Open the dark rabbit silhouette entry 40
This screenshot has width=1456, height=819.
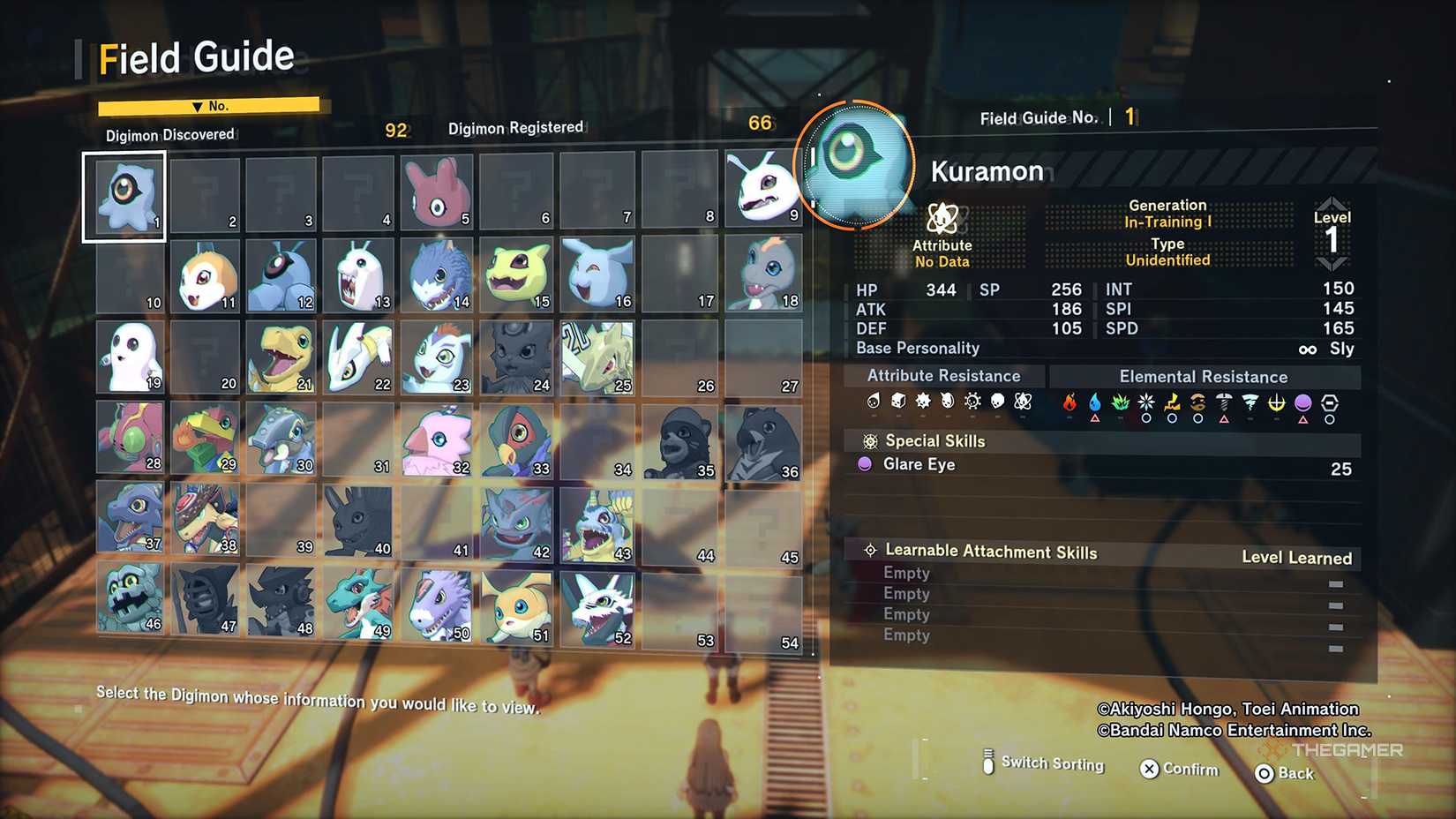coord(358,521)
